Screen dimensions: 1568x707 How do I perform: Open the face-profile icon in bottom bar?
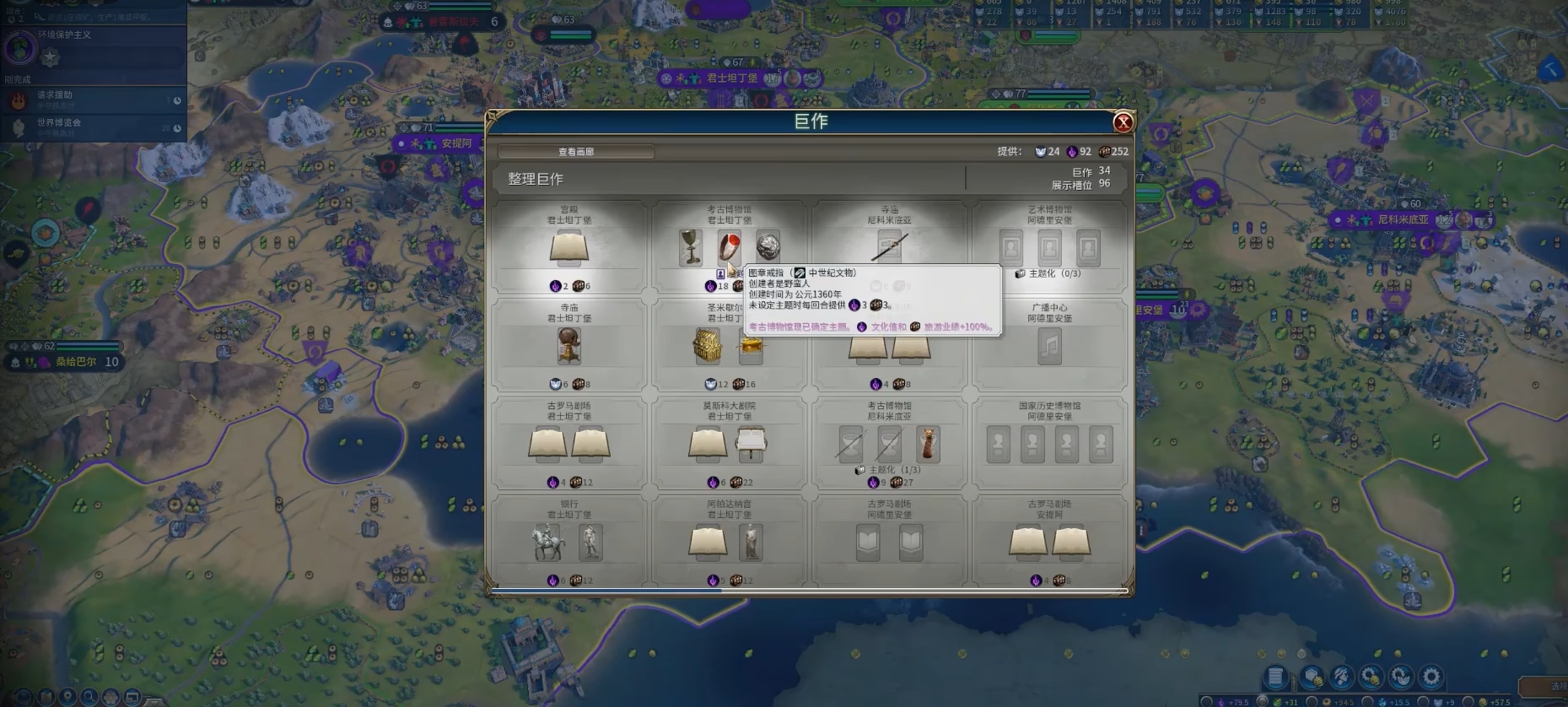pos(1342,677)
